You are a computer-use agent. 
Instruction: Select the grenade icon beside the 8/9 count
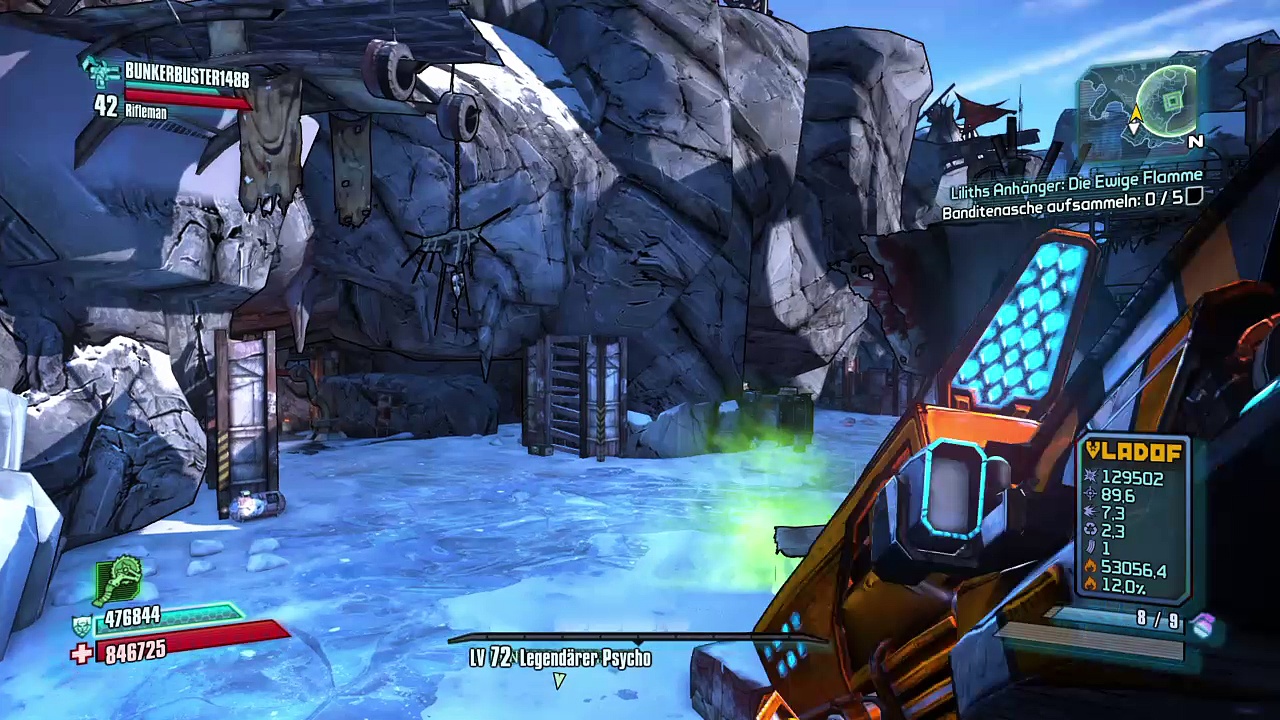coord(1203,626)
